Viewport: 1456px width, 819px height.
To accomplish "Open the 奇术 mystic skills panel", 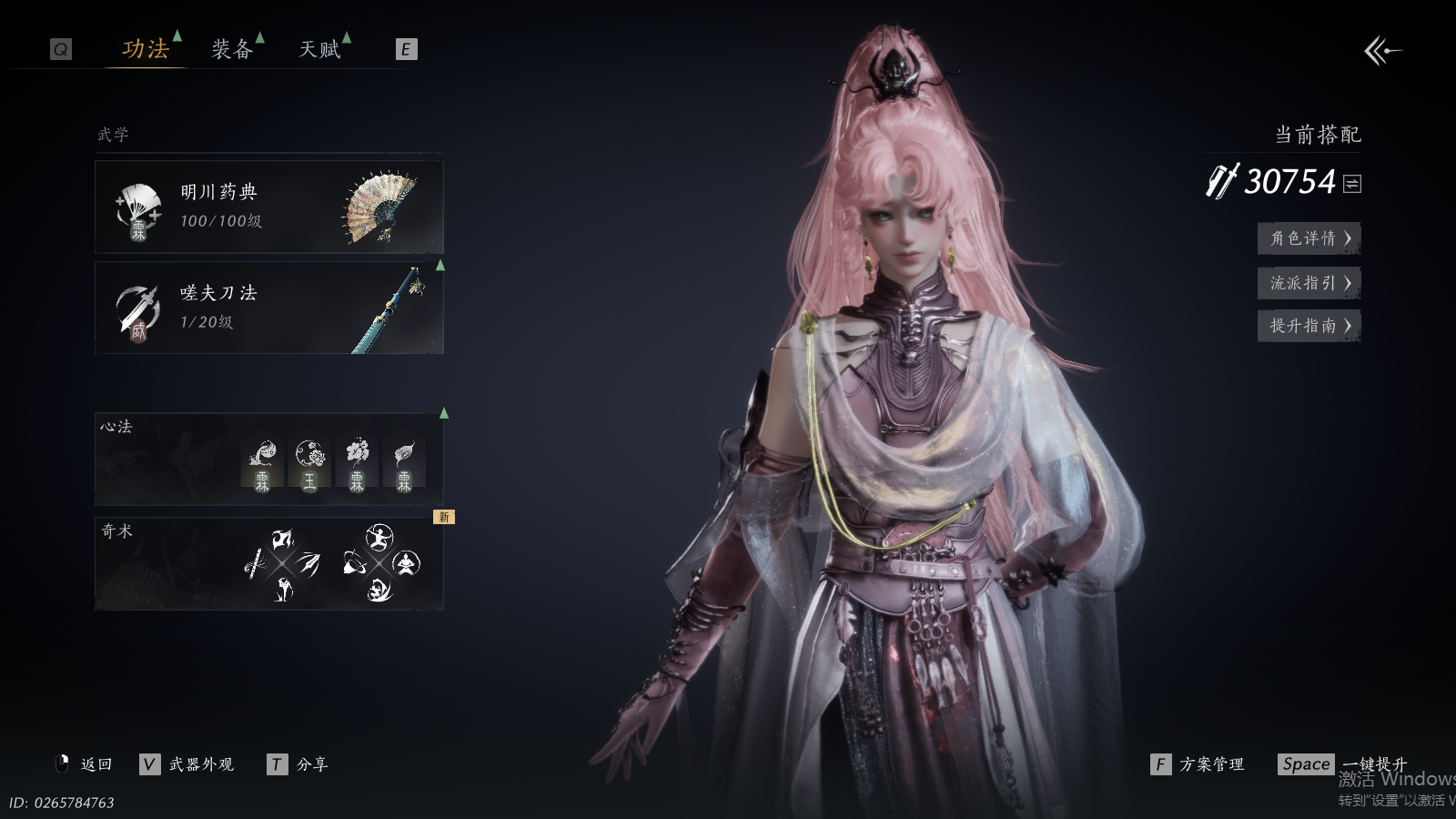I will click(x=269, y=564).
